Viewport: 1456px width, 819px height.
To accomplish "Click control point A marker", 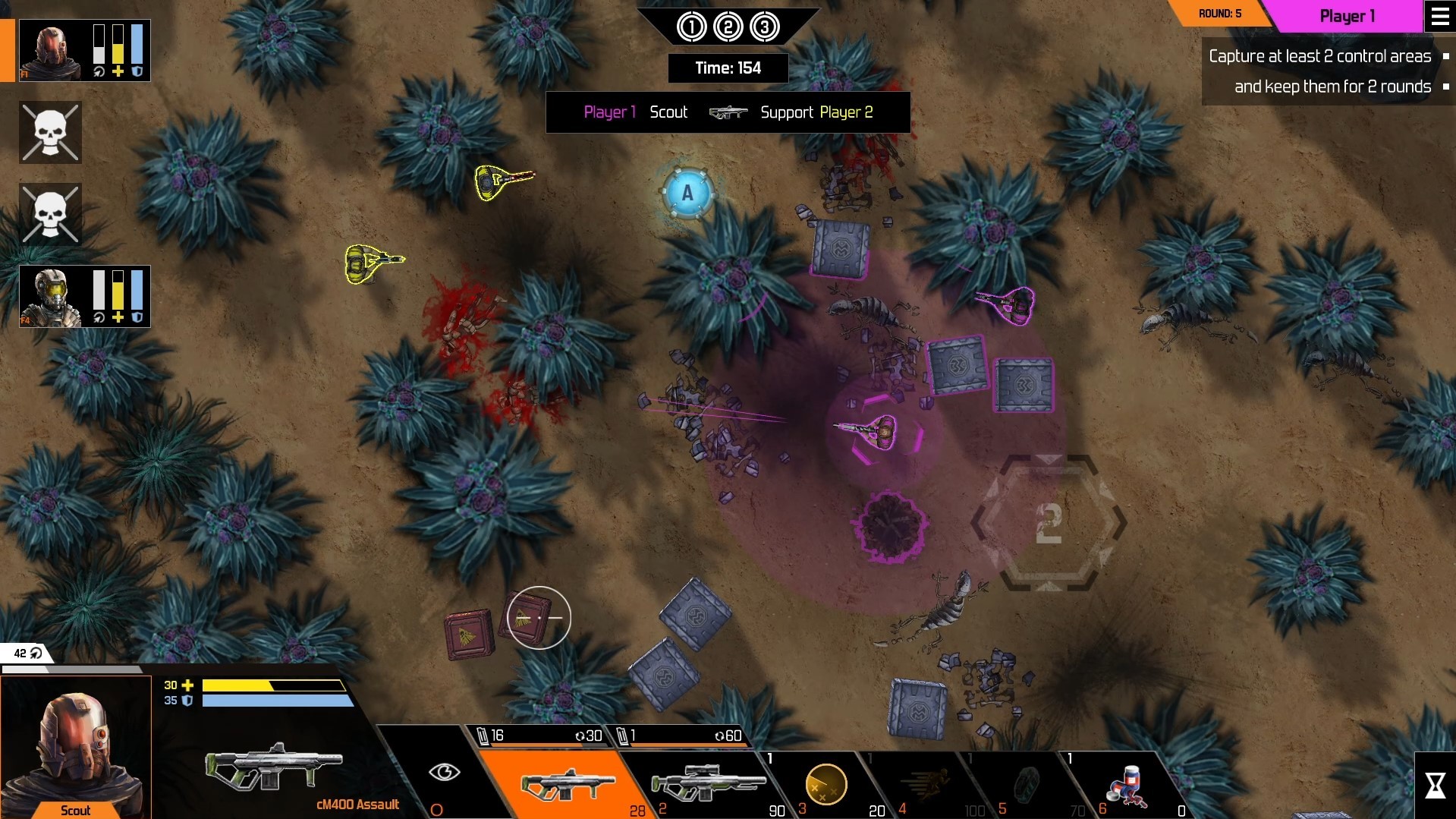I will click(x=687, y=192).
